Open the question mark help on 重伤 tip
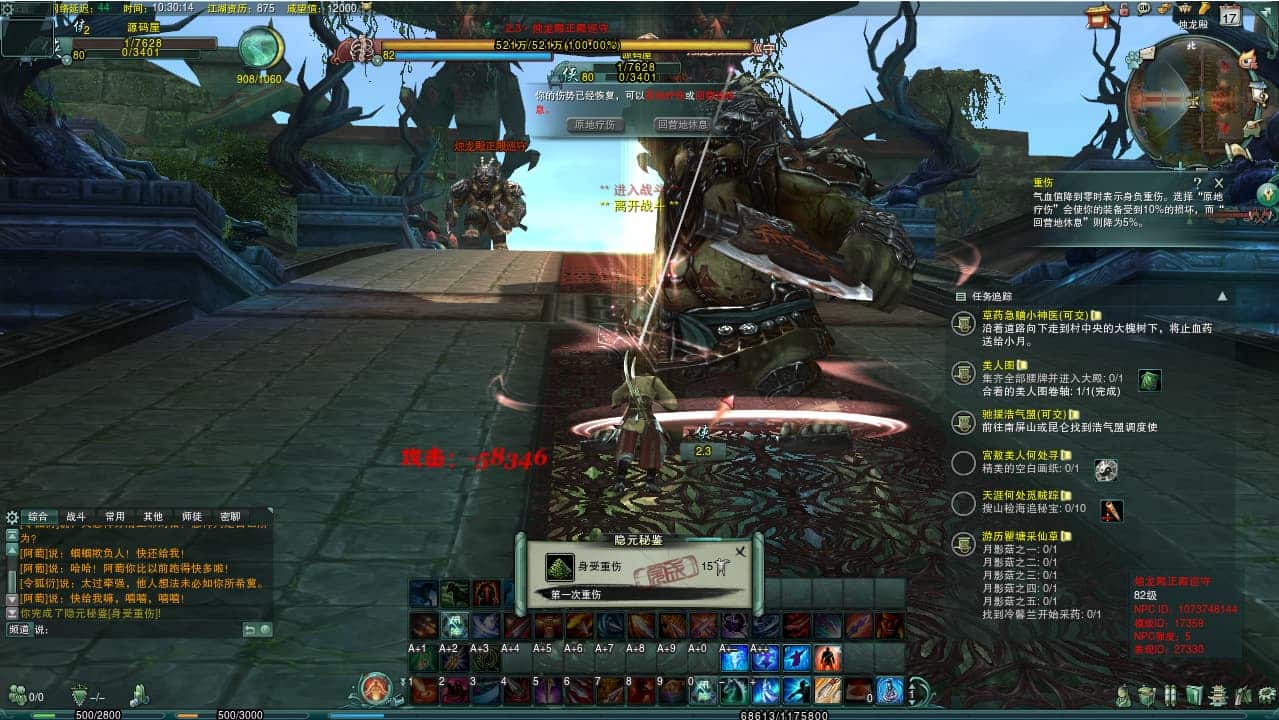1279x720 pixels. (x=1199, y=183)
